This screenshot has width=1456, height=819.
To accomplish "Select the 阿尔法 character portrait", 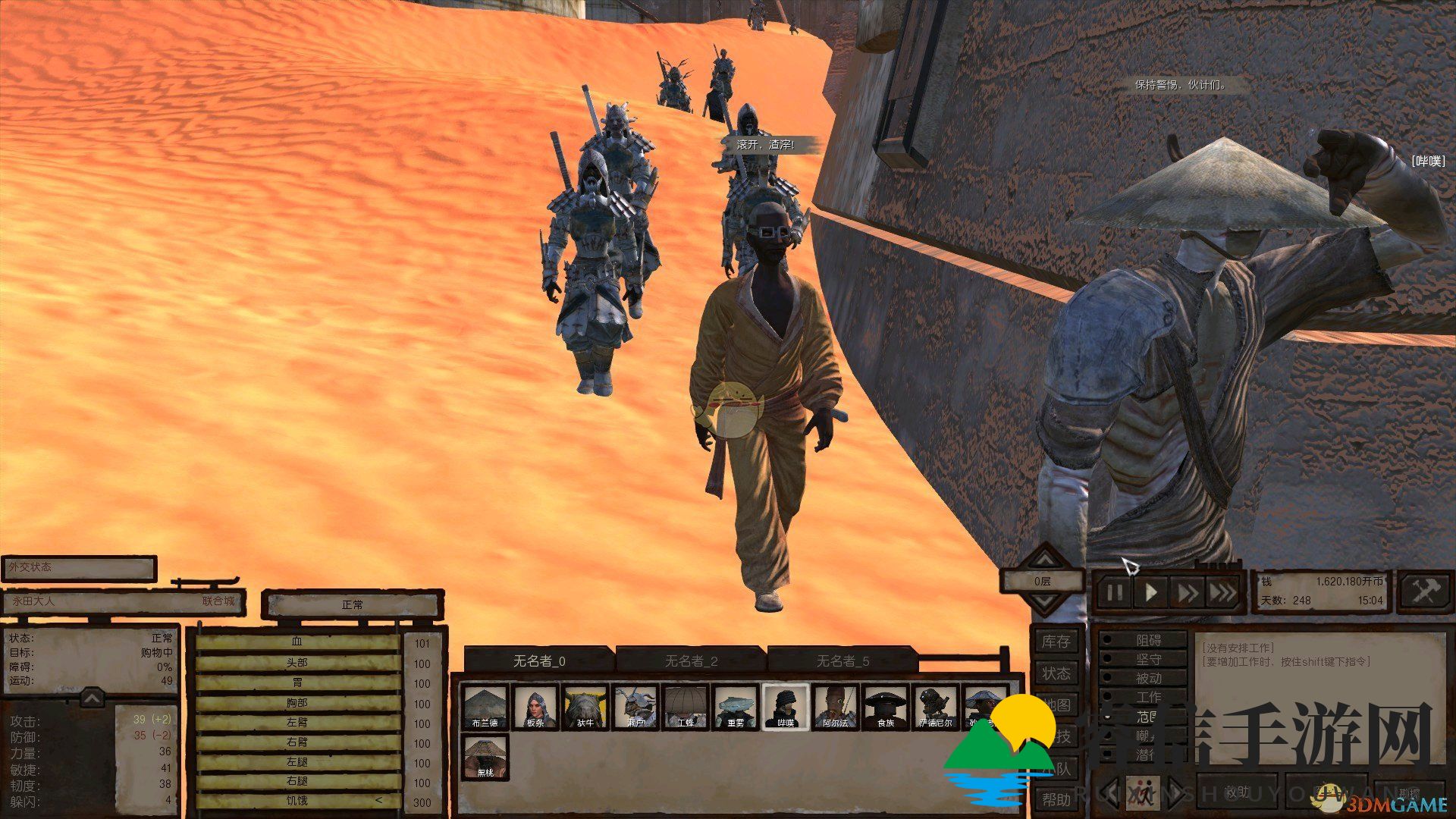I will (x=835, y=707).
